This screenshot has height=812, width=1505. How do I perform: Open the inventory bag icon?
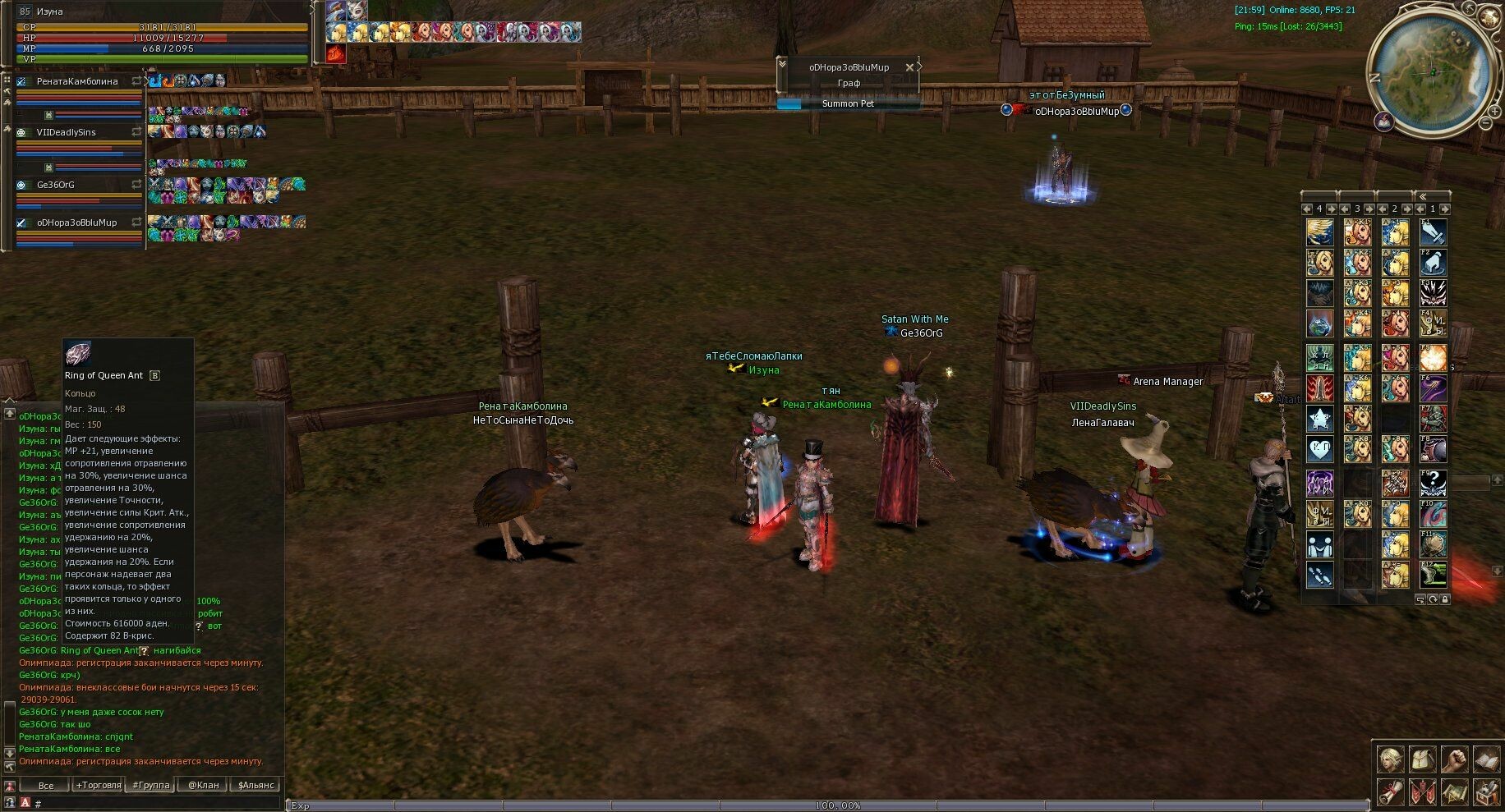click(1423, 759)
